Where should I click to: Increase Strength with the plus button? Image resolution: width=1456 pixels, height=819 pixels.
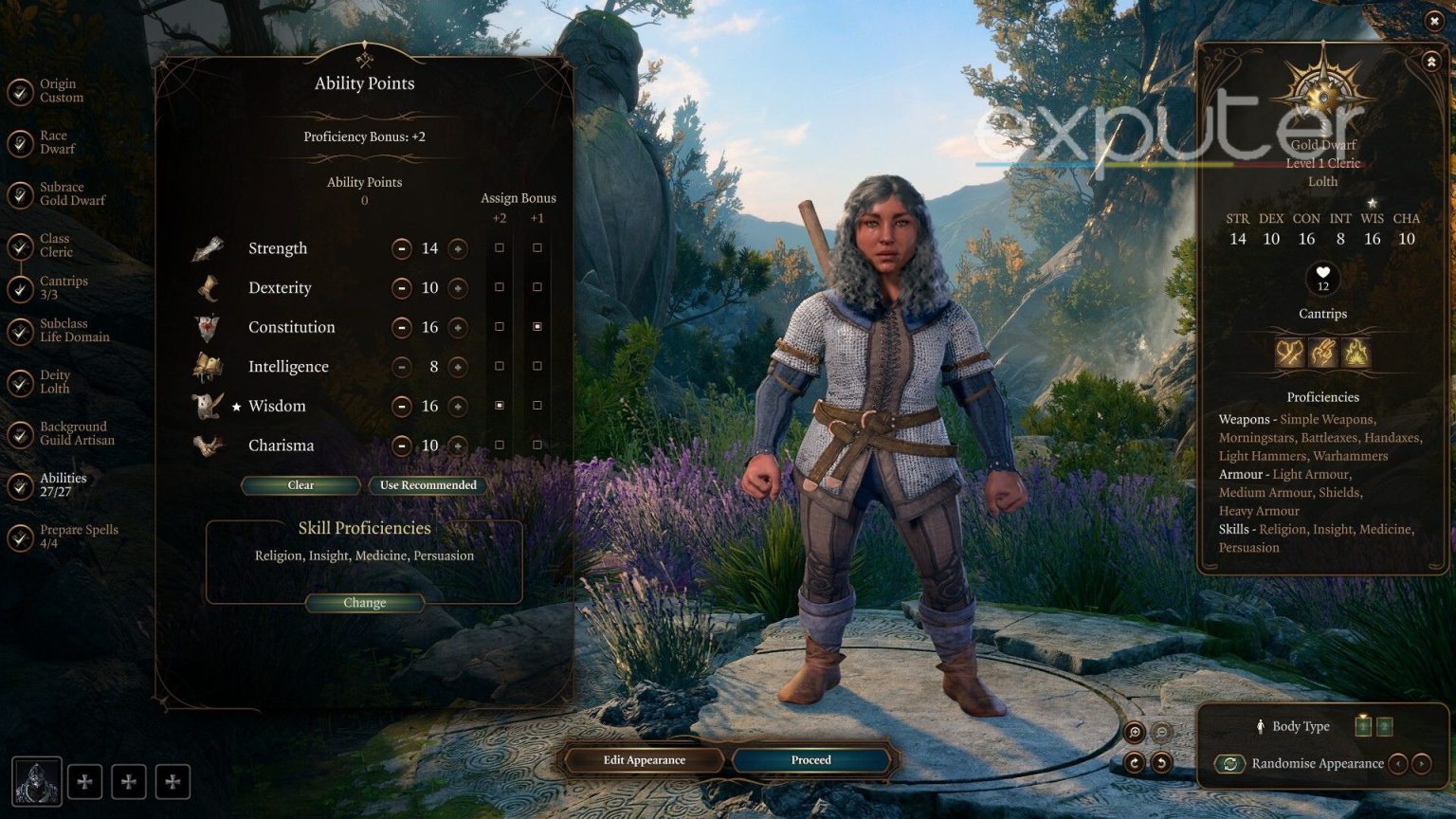(x=458, y=247)
